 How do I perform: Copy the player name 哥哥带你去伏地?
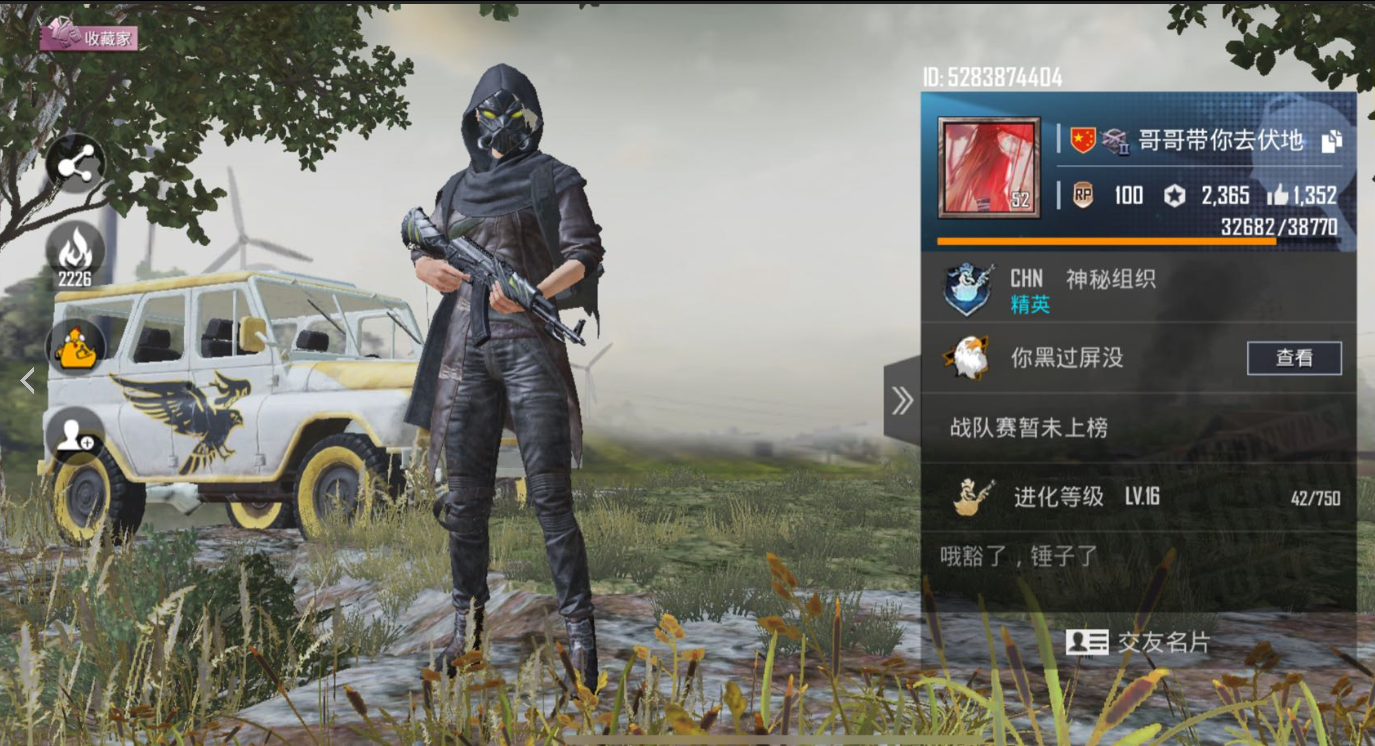click(x=1331, y=142)
